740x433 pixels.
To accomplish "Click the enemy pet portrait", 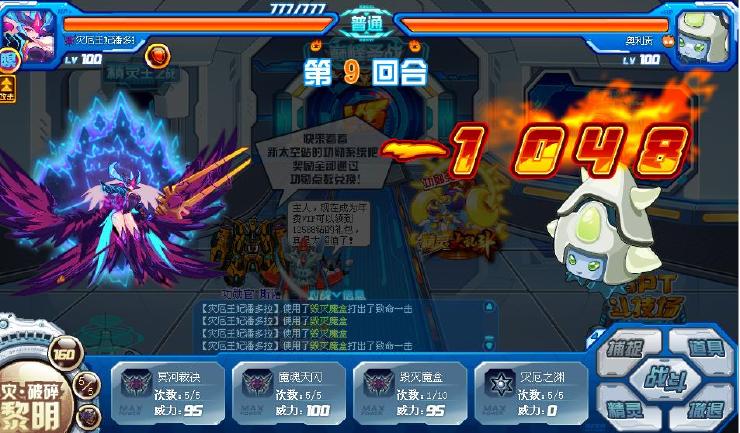I will (x=706, y=30).
